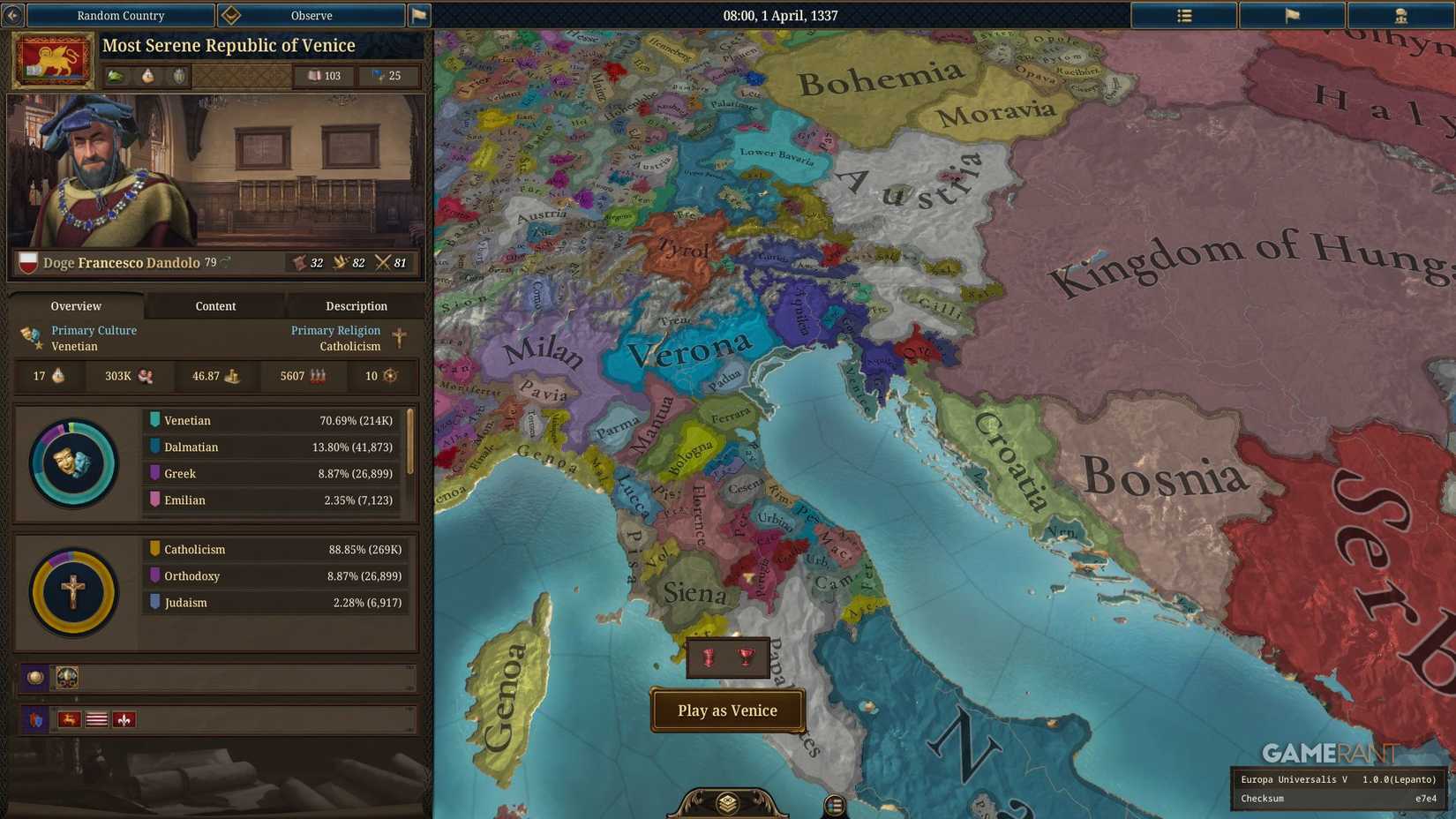The image size is (1456, 819).
Task: Click the Papal tiara icon in lower panel
Action: 65,677
